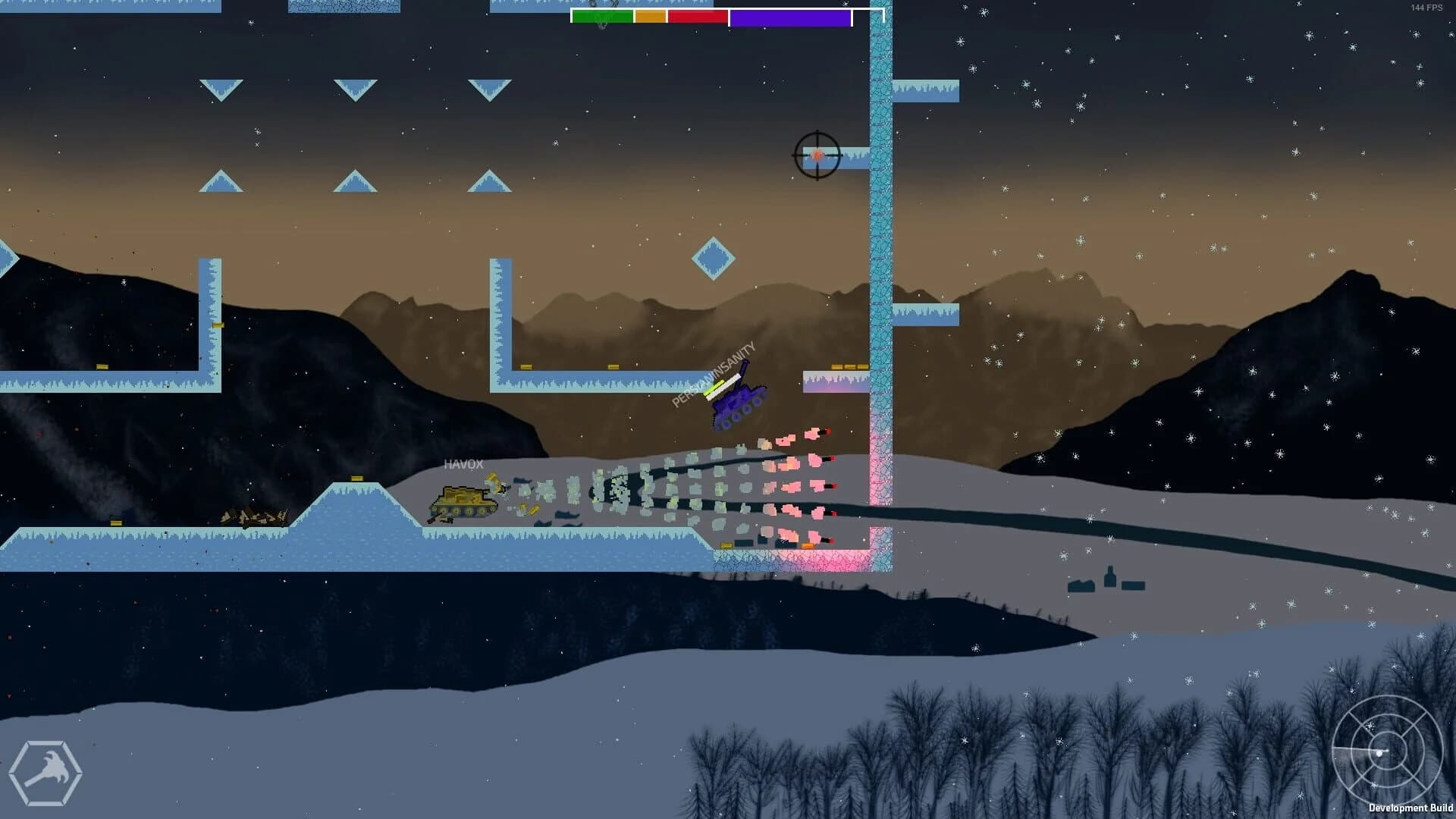
Task: Select the crosshair targeting reticle
Action: pyautogui.click(x=816, y=156)
